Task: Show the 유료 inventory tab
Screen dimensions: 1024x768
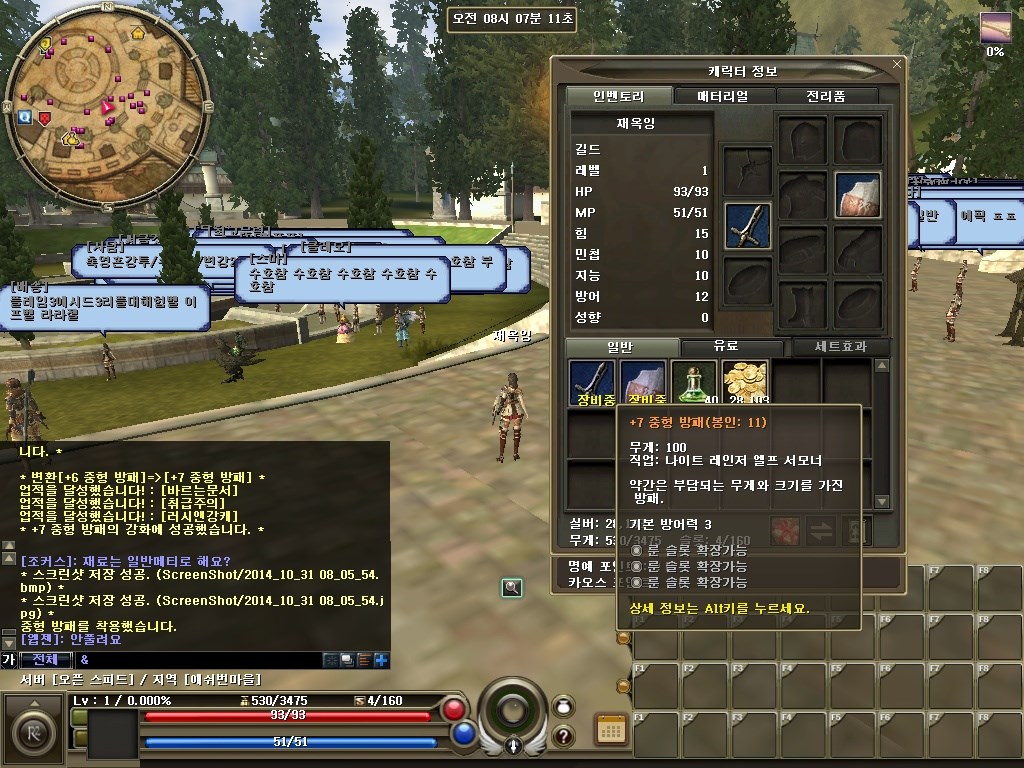Action: pyautogui.click(x=725, y=346)
